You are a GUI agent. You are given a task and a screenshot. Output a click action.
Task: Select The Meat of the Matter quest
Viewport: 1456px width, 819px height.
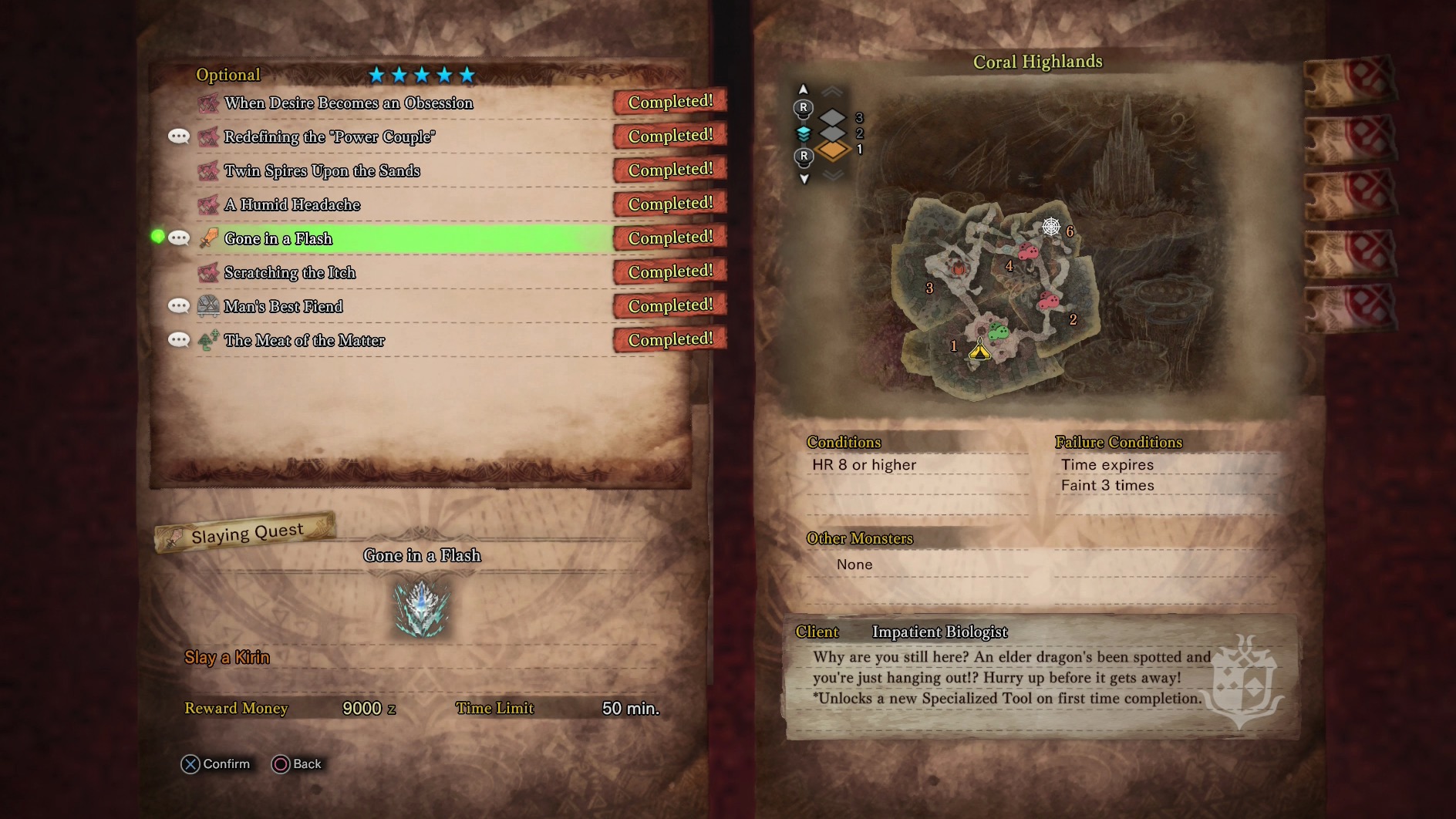tap(304, 341)
